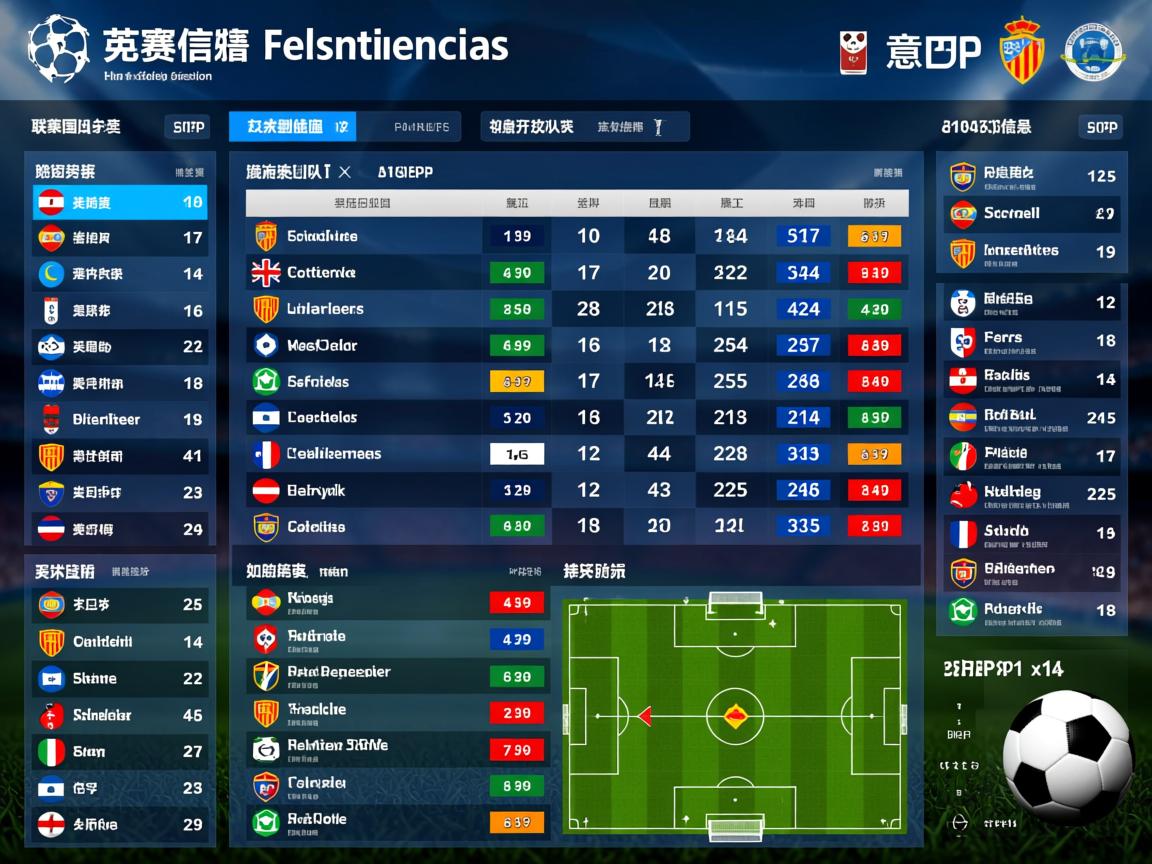Select the yellow emblem at the pitch centre
Viewport: 1152px width, 864px height.
[735, 714]
